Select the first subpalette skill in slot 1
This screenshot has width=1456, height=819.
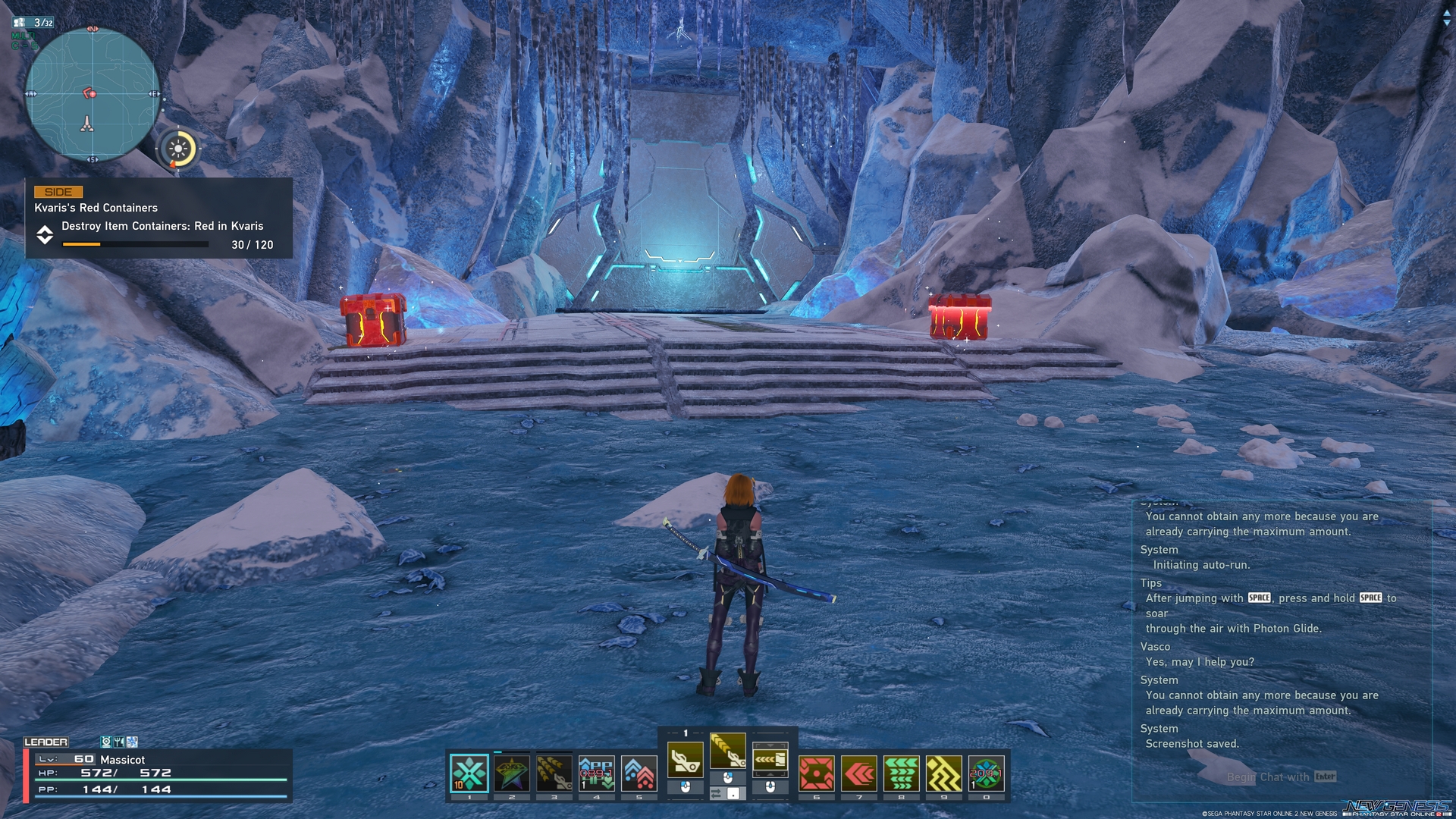coord(468,772)
